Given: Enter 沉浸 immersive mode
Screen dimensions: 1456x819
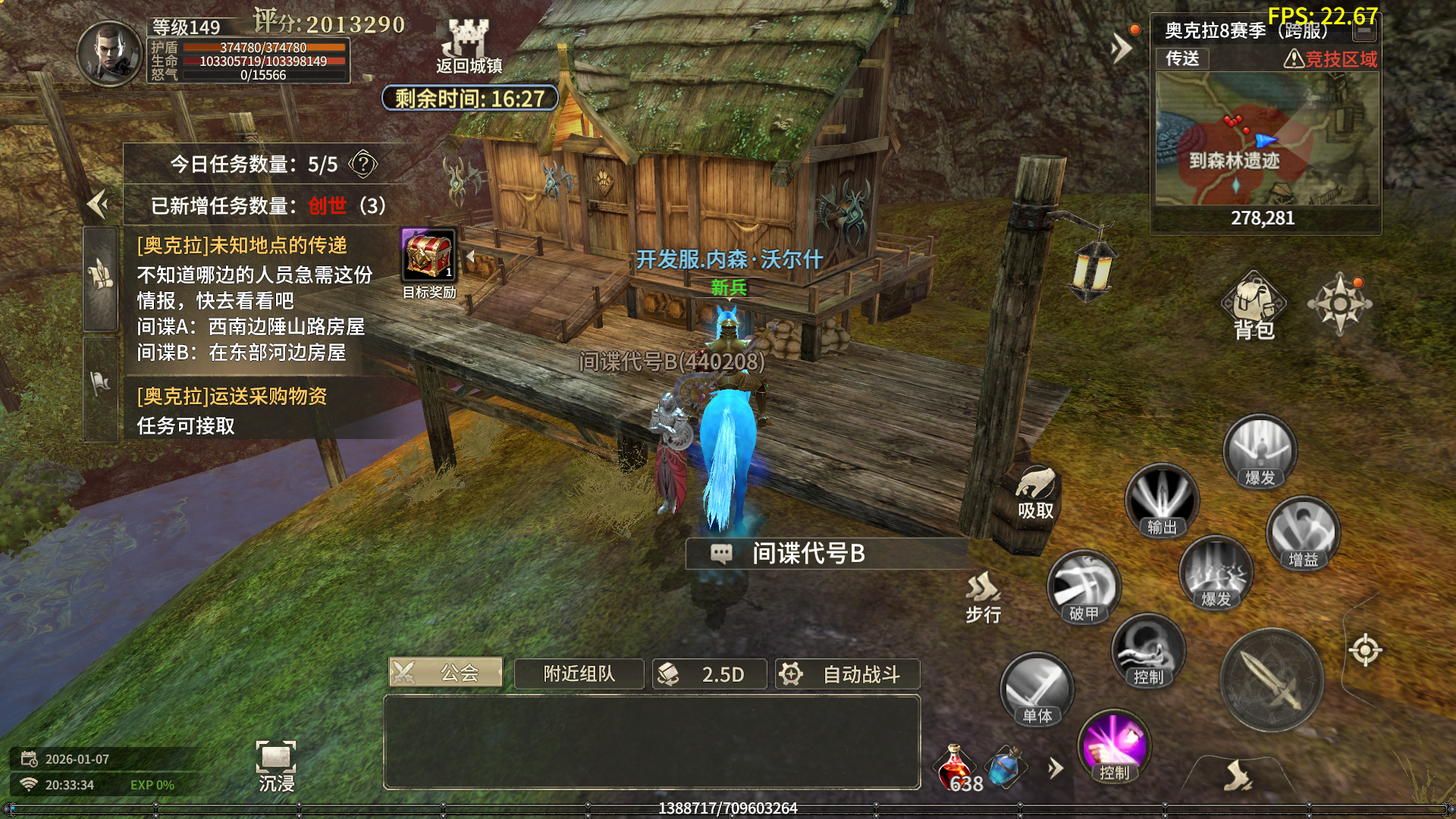Looking at the screenshot, I should point(276,766).
